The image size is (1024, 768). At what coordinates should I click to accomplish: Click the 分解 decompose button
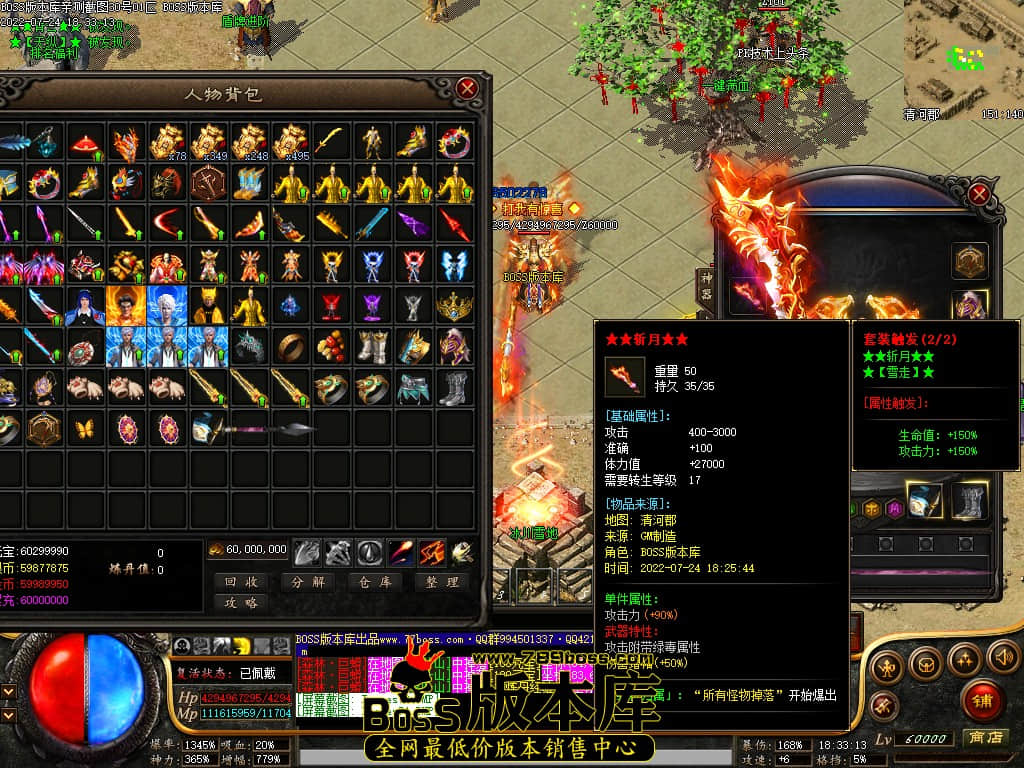coord(307,581)
